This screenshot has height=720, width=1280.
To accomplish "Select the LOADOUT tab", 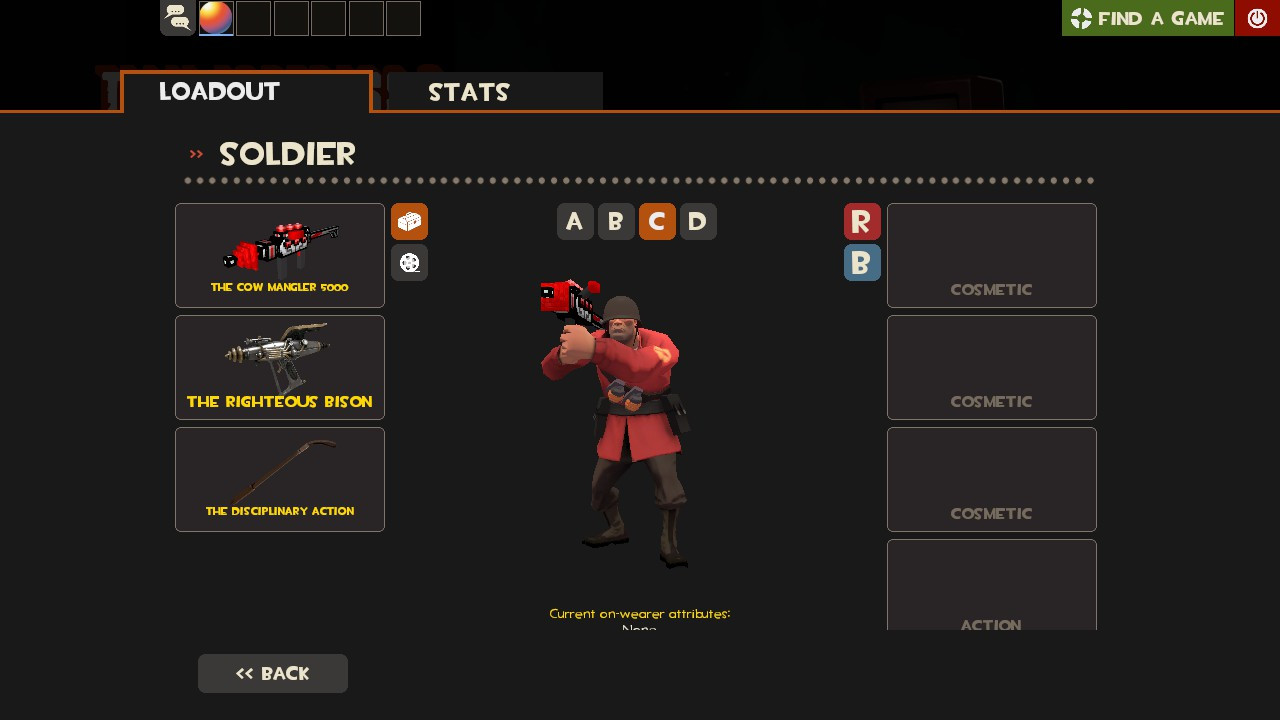I will click(219, 92).
